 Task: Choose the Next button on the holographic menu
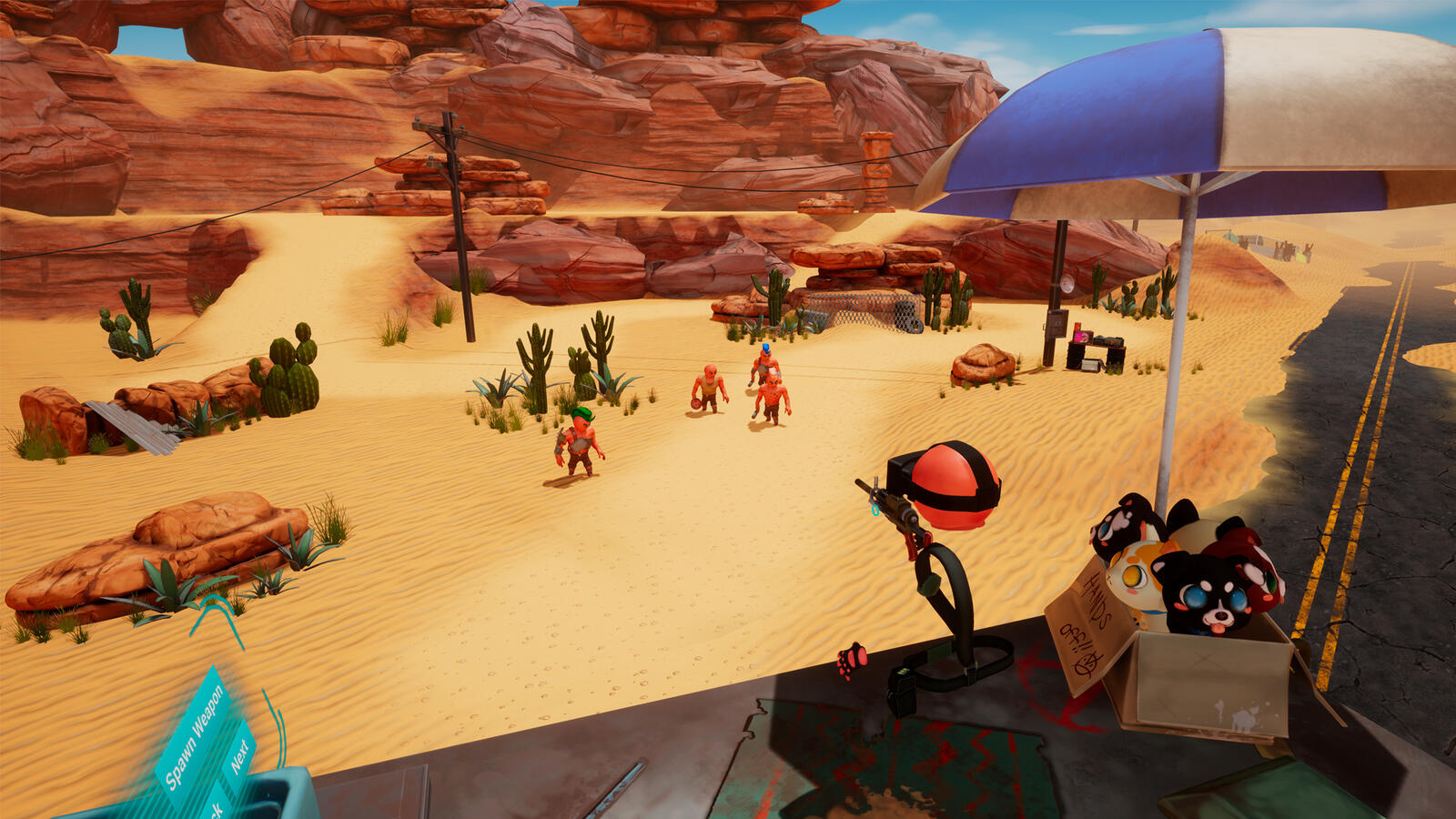tap(239, 755)
